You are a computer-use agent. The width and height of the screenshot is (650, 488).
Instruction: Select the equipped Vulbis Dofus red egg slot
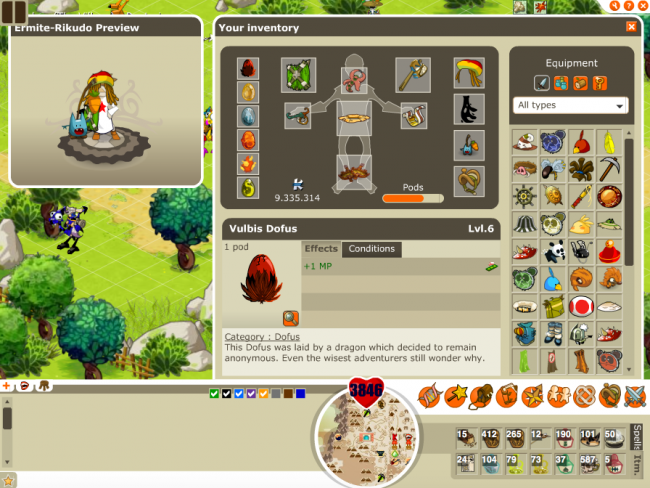pos(249,68)
